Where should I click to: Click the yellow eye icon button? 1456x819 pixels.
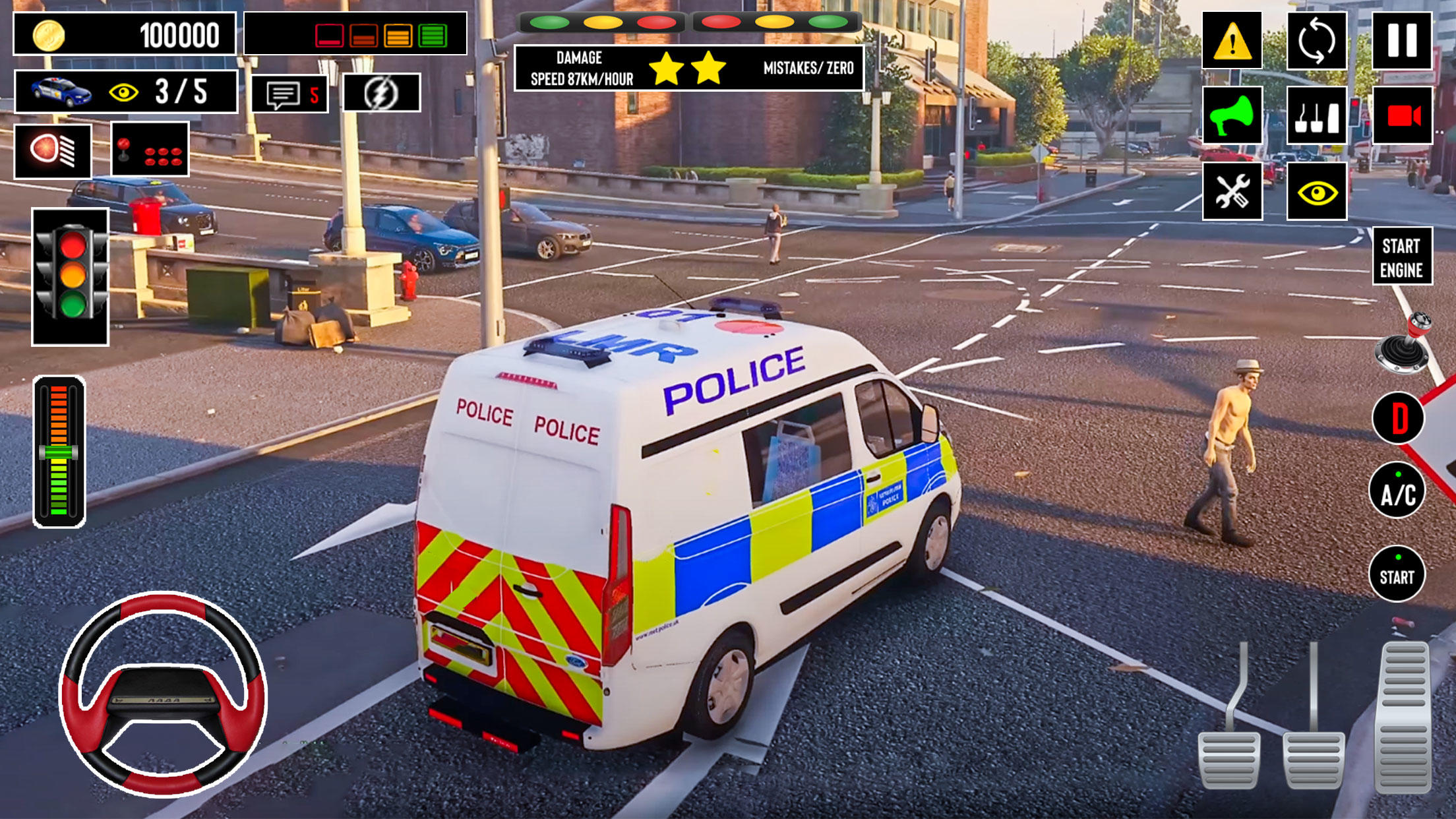[1316, 192]
